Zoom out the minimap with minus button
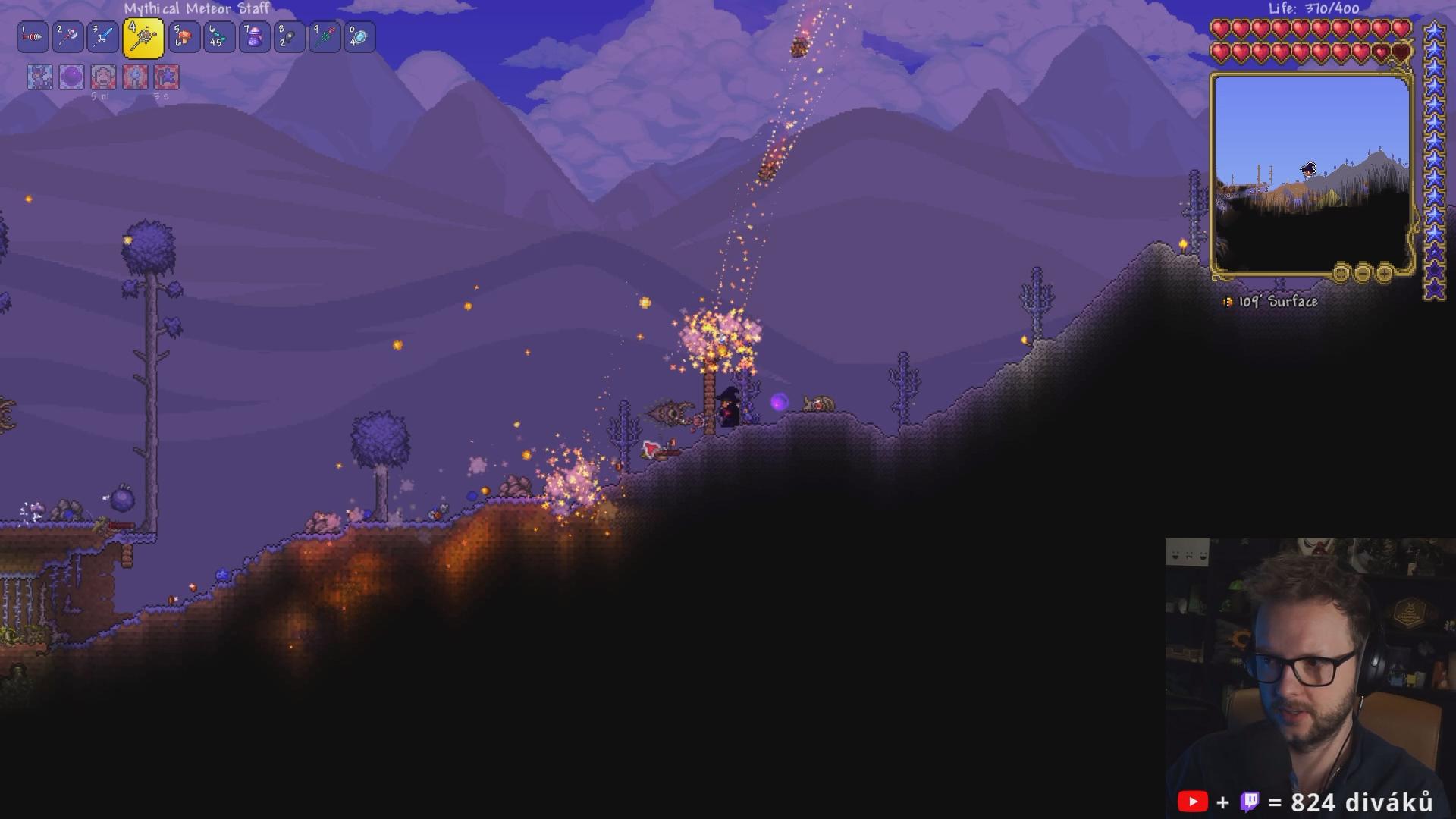 point(1363,272)
